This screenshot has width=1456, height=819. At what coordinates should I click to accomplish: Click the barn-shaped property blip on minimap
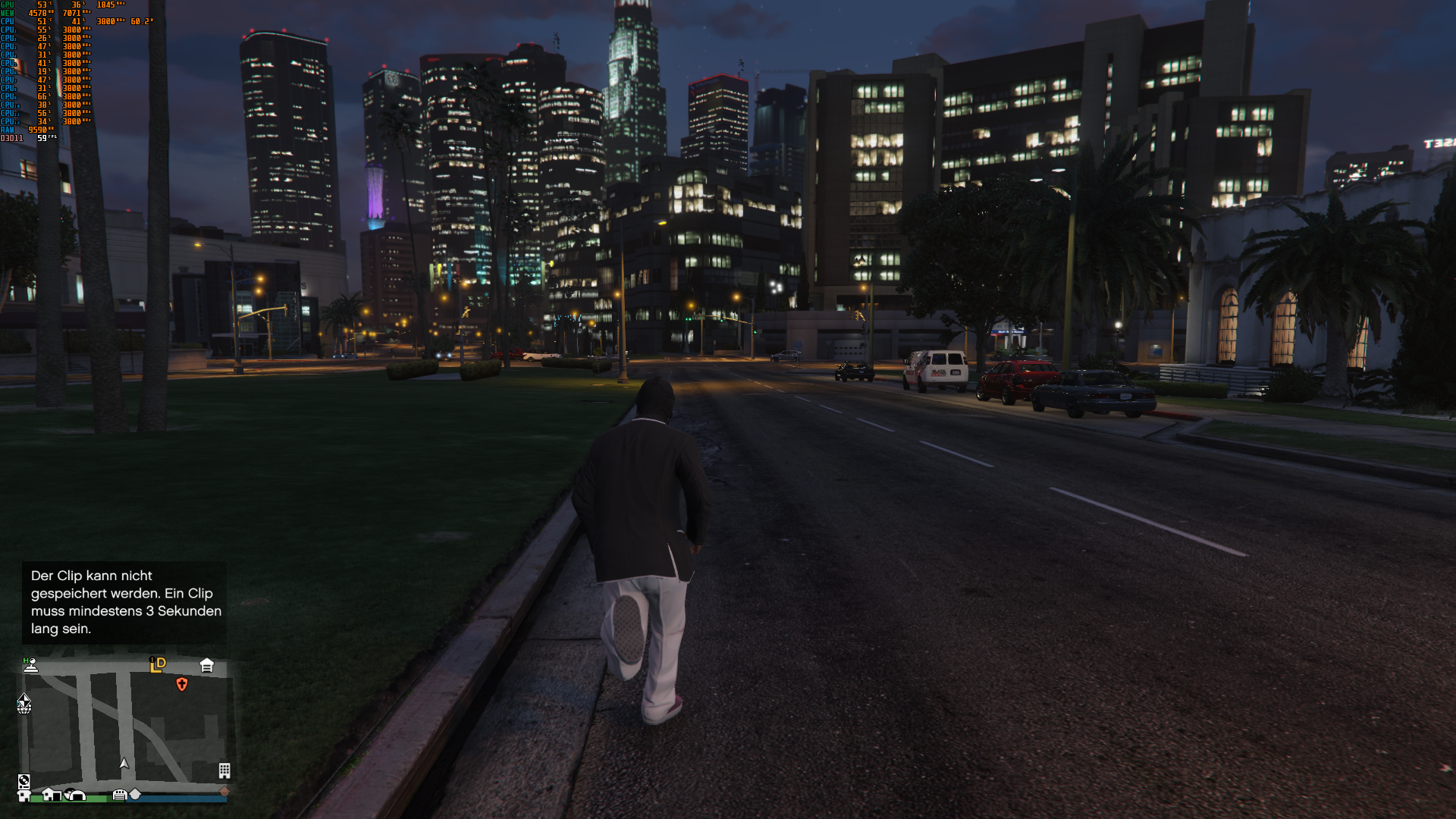coord(75,795)
